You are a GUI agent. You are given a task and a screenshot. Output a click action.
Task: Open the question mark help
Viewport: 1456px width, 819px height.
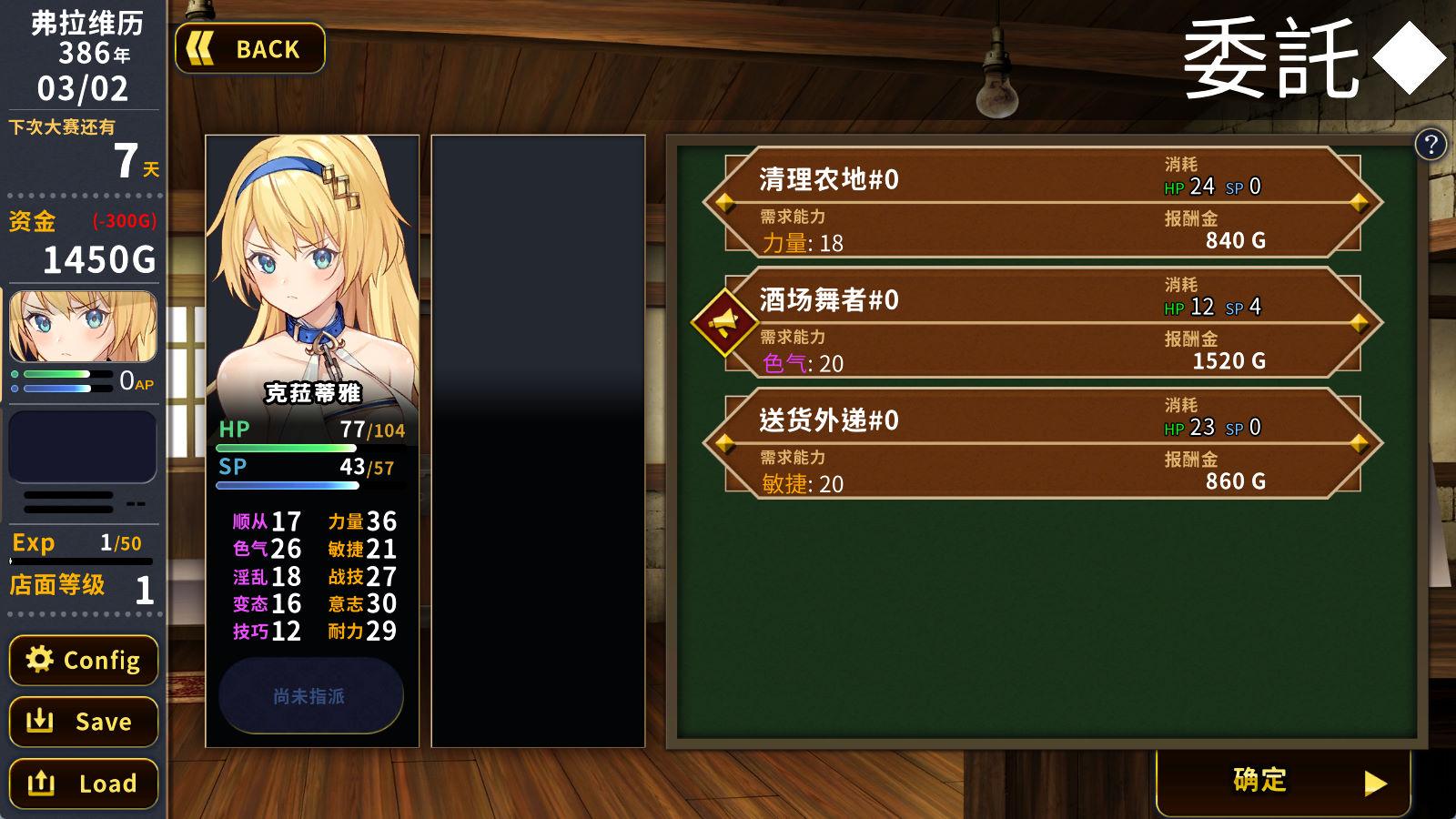tap(1431, 144)
